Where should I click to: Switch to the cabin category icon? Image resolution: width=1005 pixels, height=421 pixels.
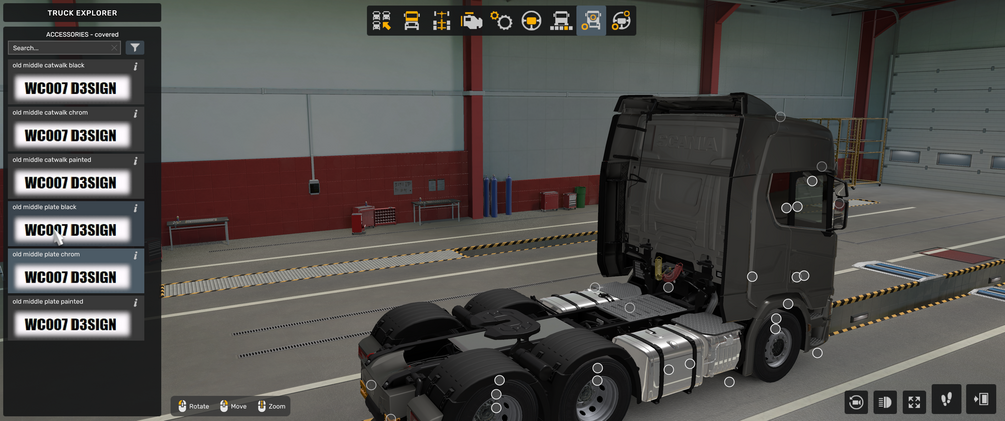point(411,21)
